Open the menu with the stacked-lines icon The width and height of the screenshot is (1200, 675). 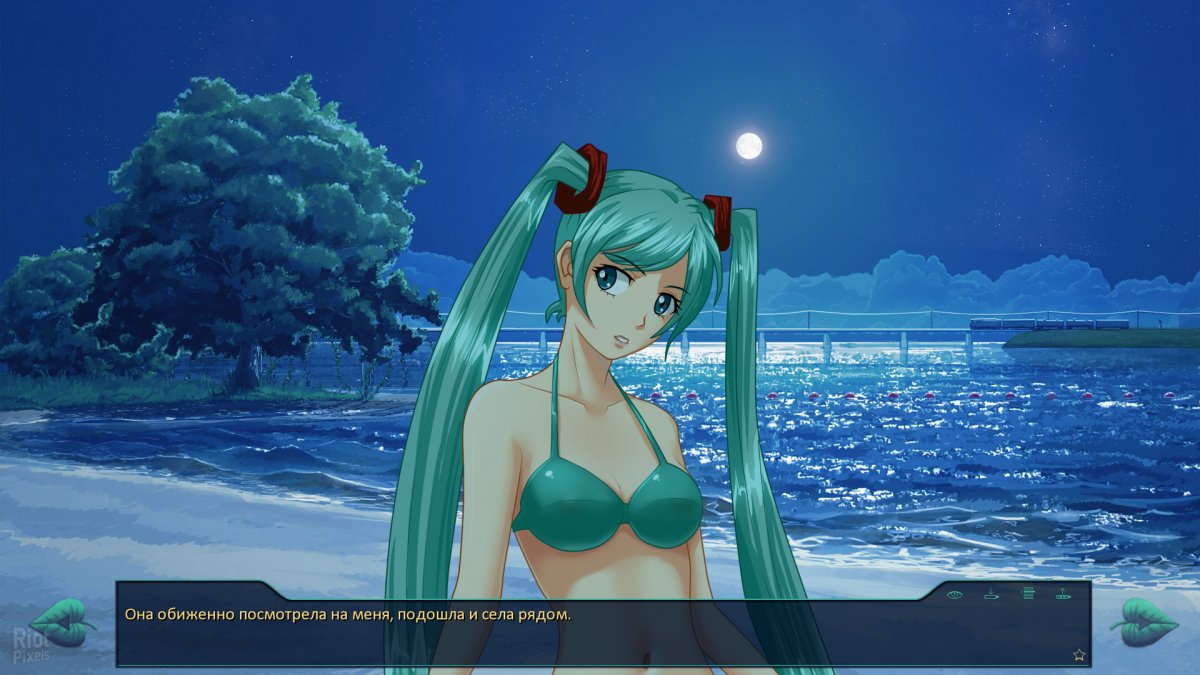(x=1027, y=594)
